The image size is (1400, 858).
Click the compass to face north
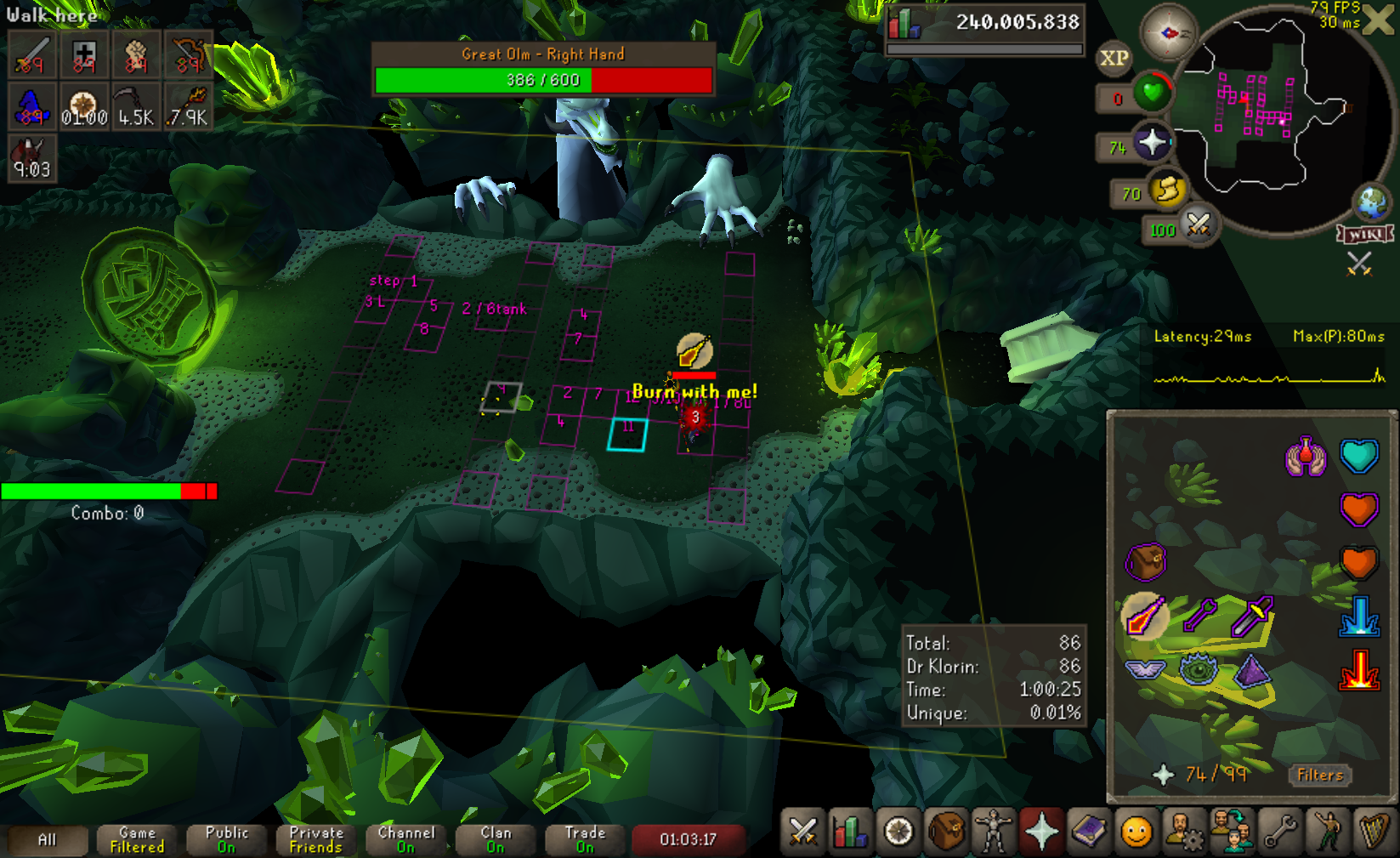tap(1168, 33)
